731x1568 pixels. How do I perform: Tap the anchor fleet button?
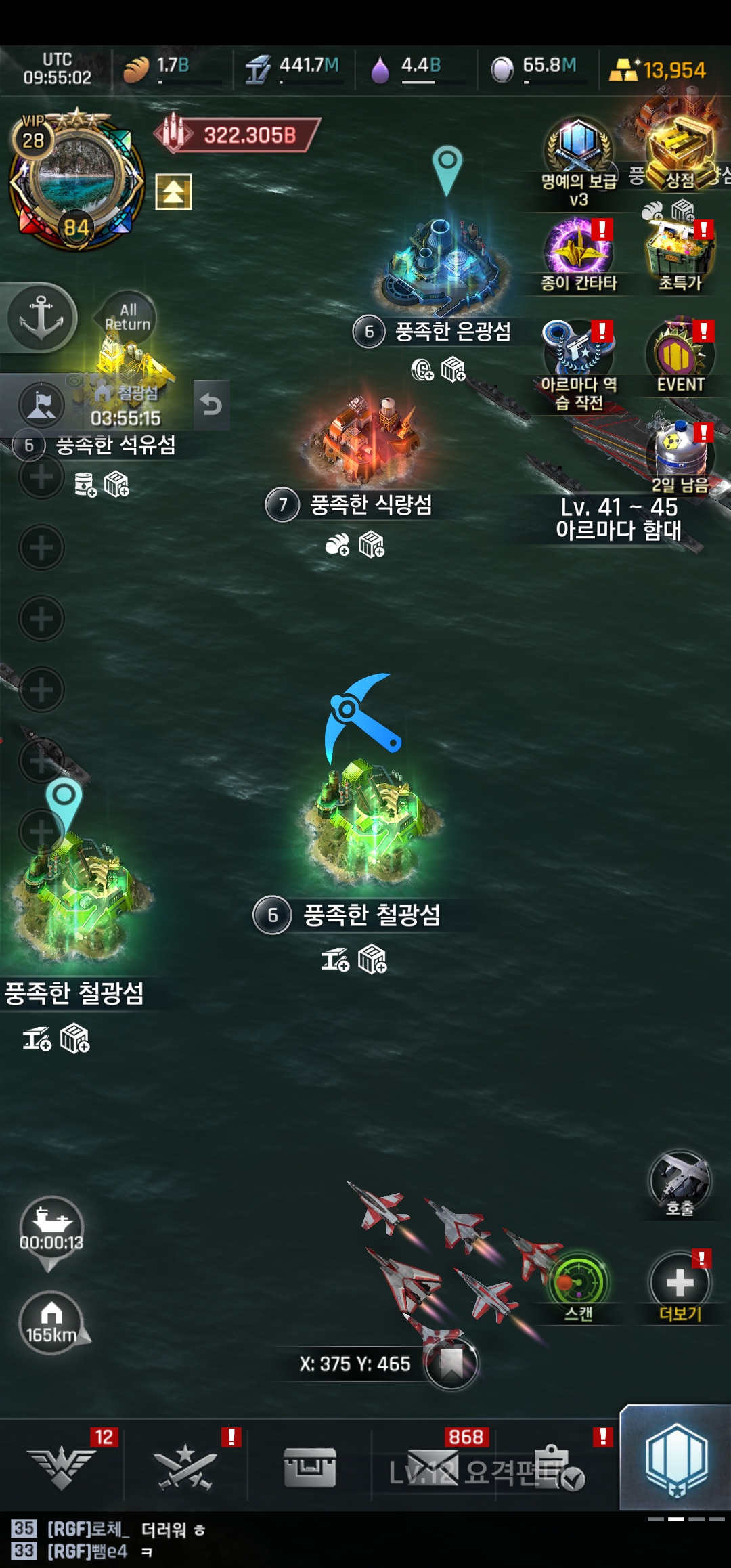(41, 317)
